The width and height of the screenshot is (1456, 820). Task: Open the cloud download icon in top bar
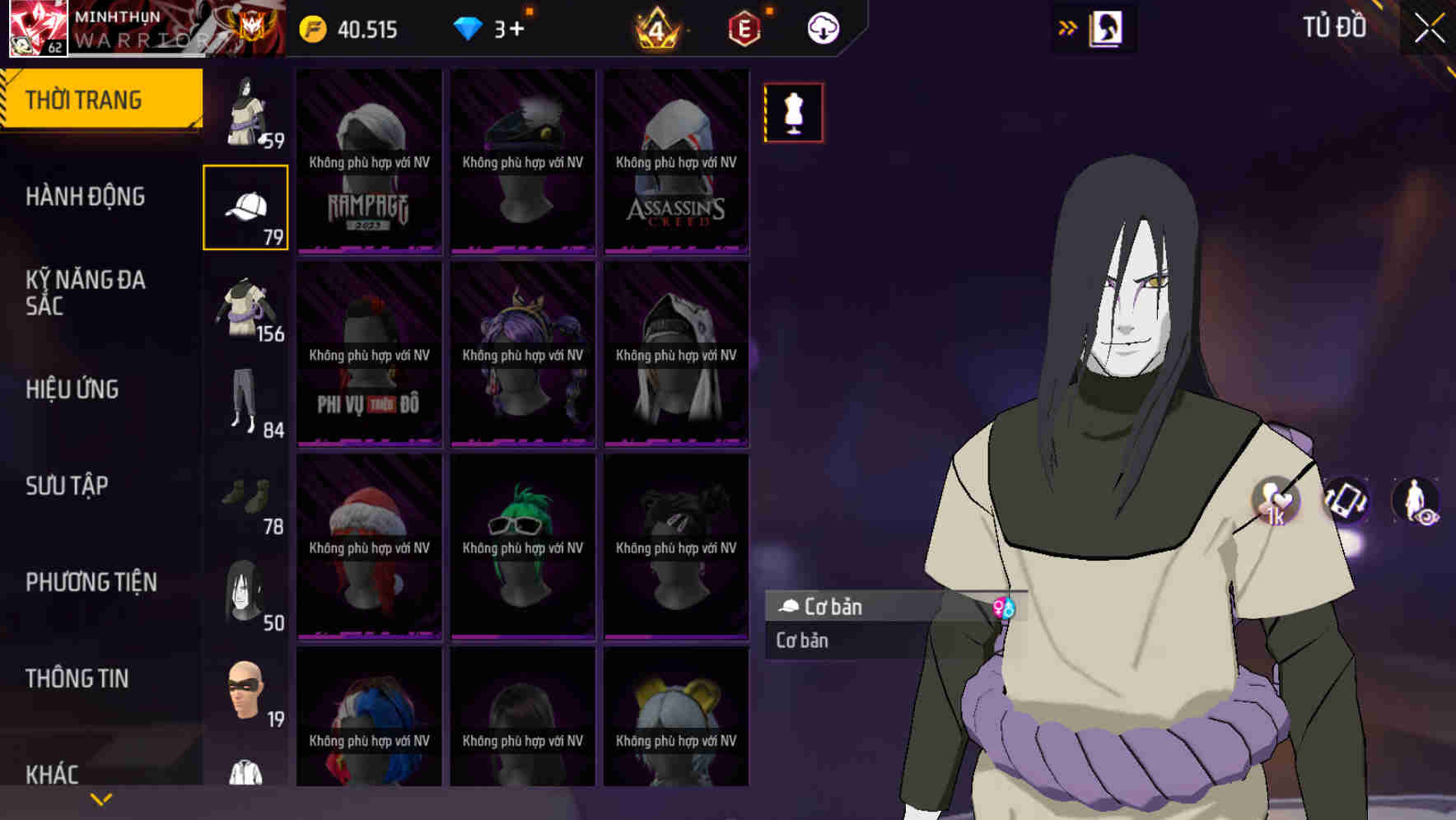coord(823,27)
